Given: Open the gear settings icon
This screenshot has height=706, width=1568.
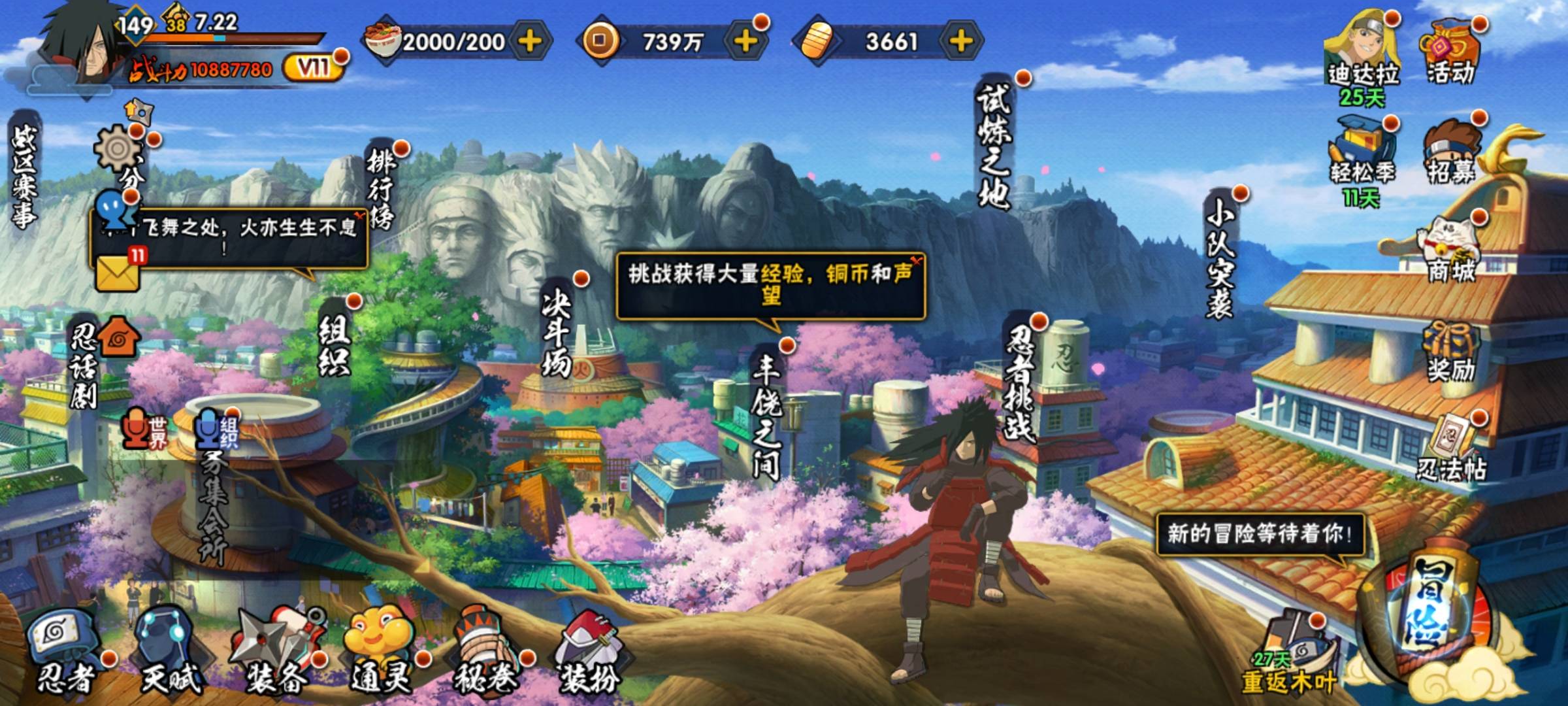Looking at the screenshot, I should tap(118, 149).
